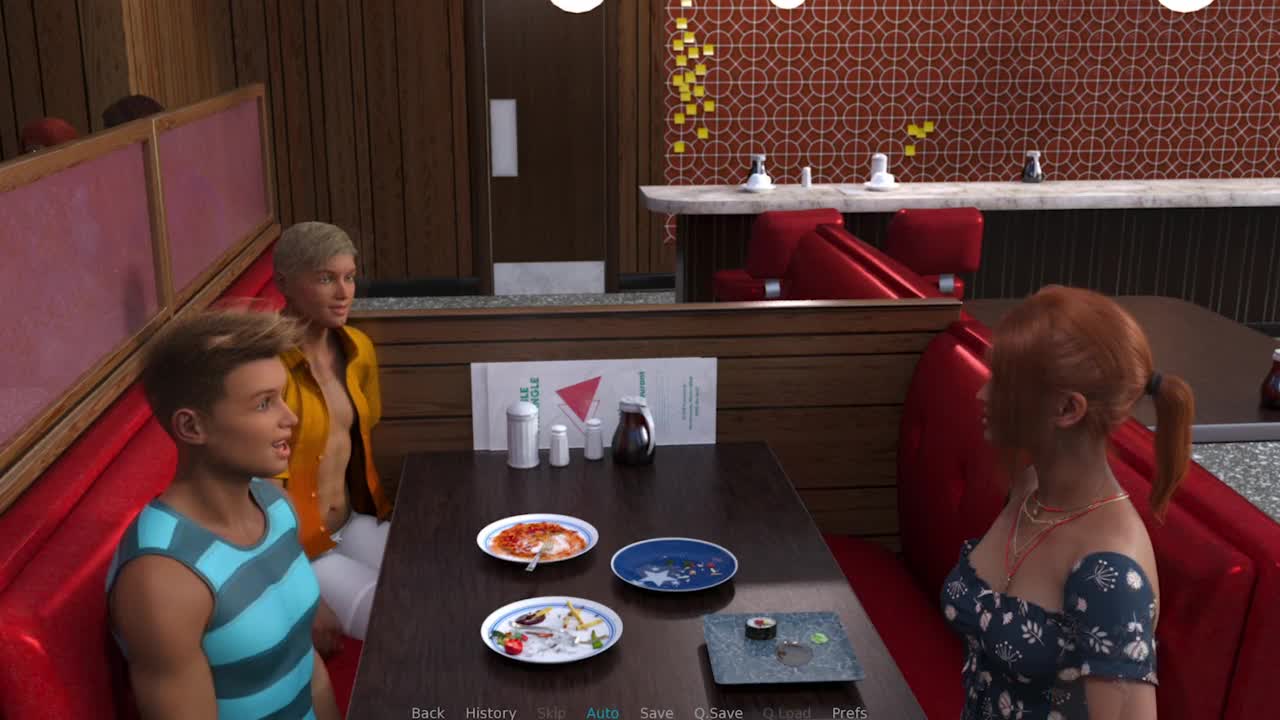Image resolution: width=1280 pixels, height=720 pixels.
Task: Open the dialogue History log
Action: [x=490, y=712]
